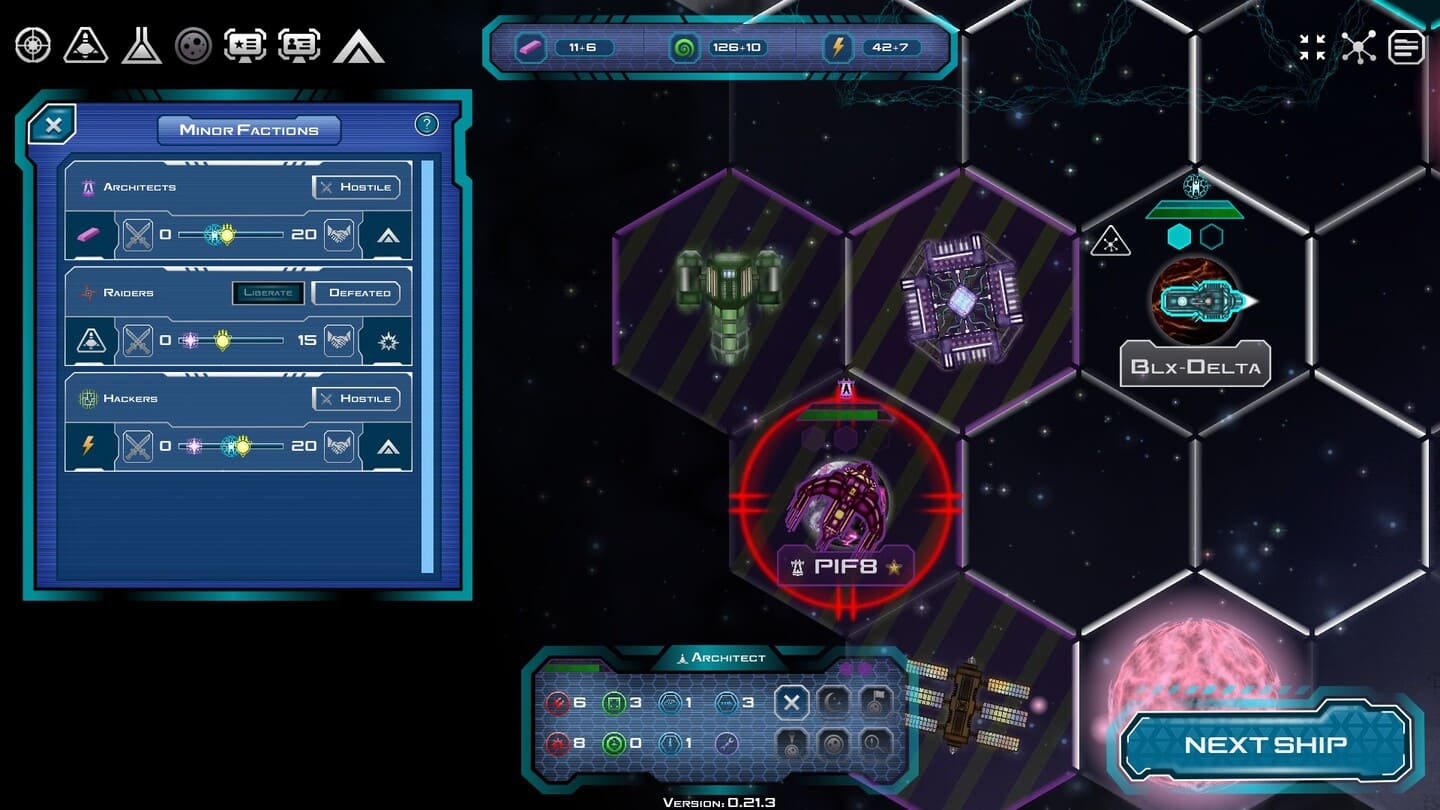Select the Hackers Hostile status button
Viewport: 1440px width, 810px height.
click(x=356, y=399)
